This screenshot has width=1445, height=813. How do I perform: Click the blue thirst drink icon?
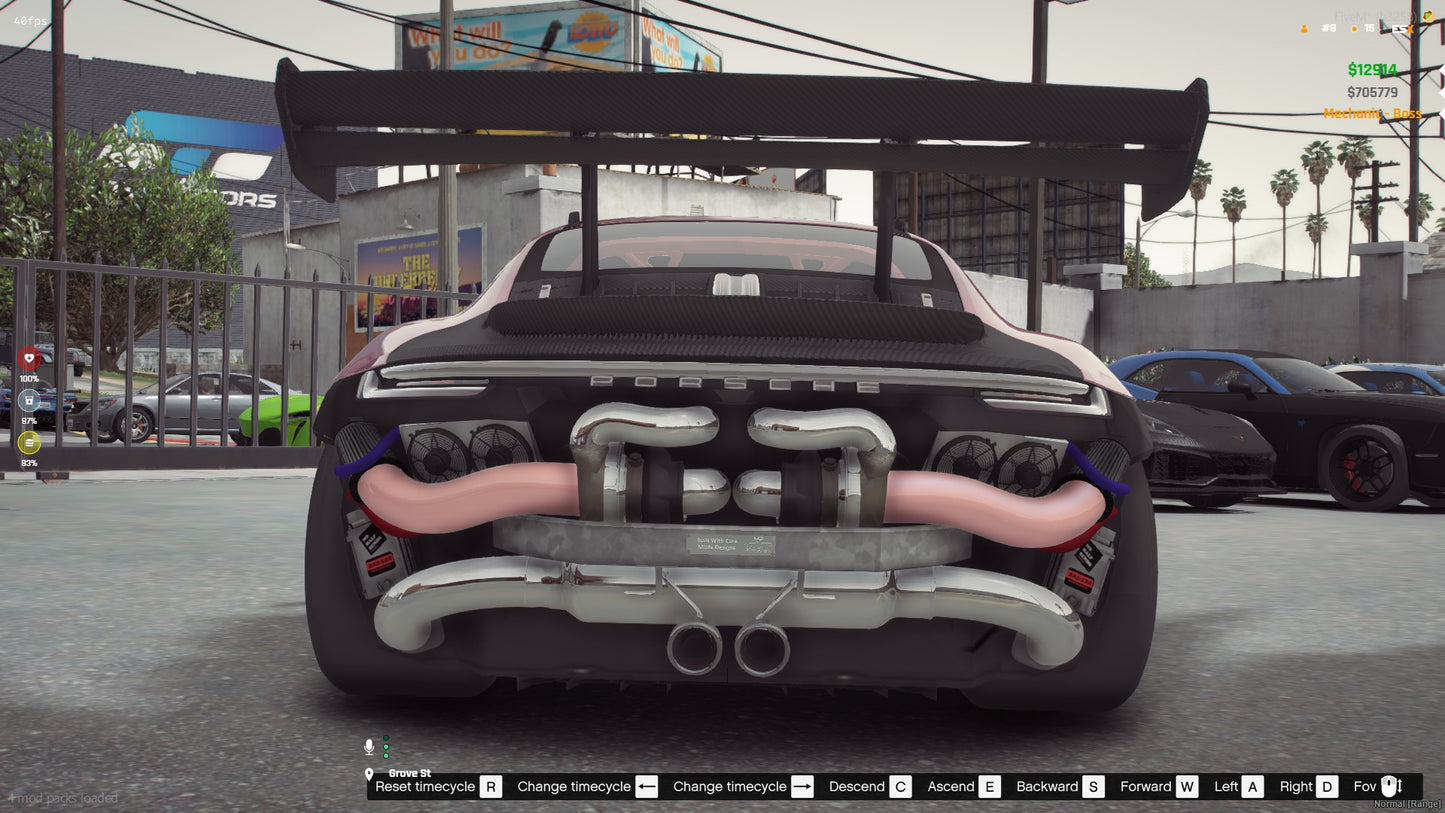29,401
